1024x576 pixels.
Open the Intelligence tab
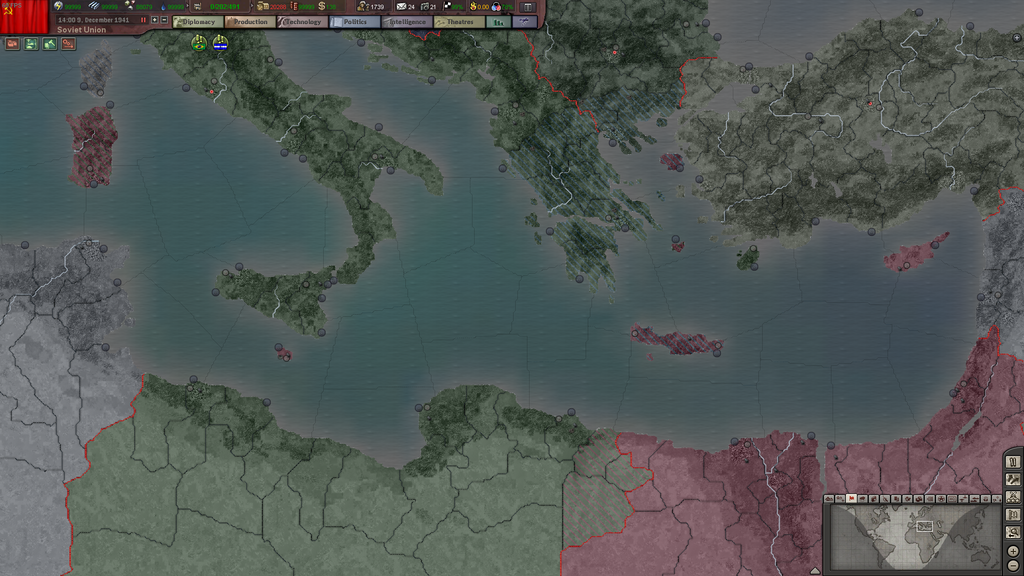coord(406,21)
